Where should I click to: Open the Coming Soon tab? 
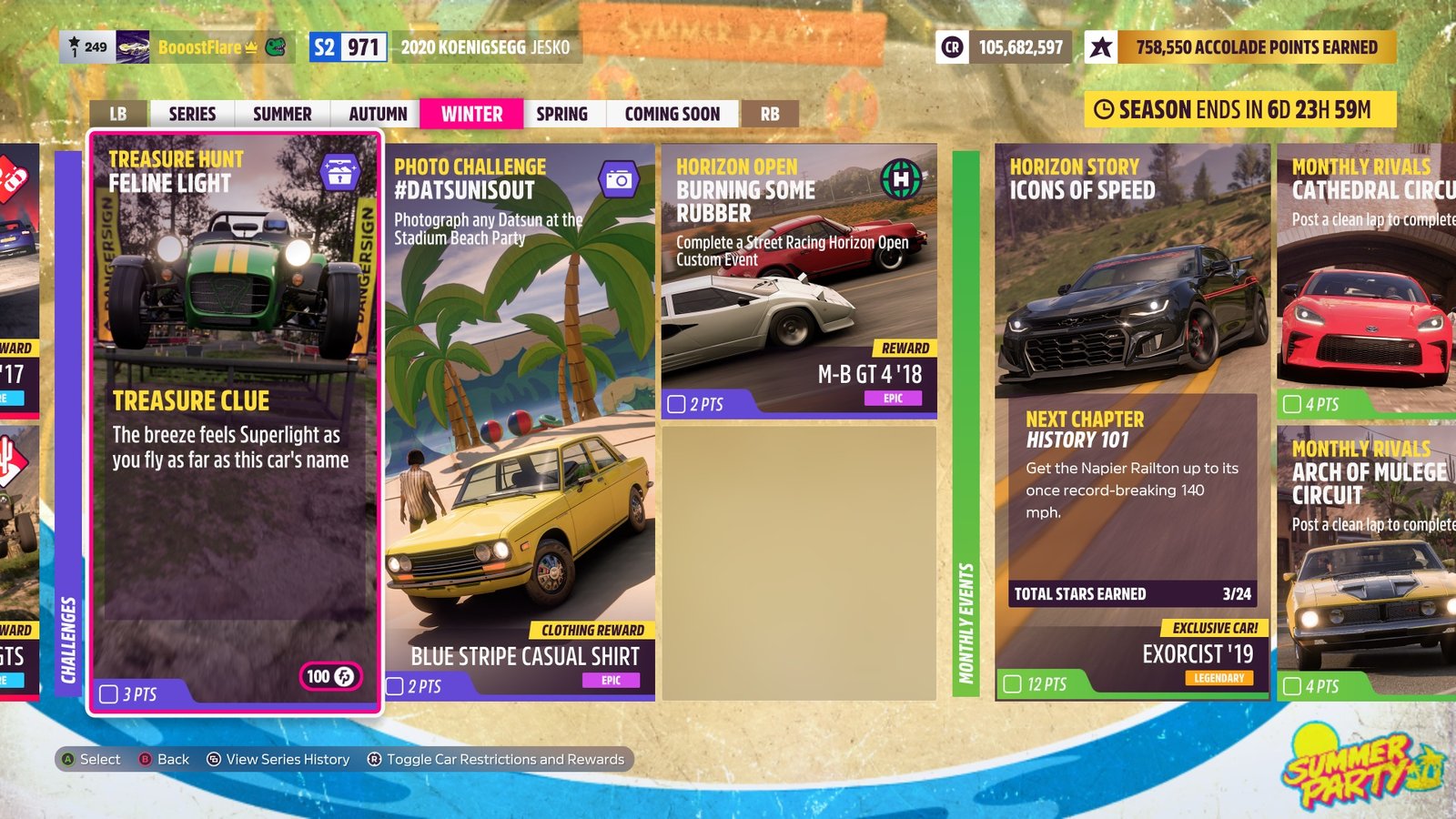click(x=672, y=114)
